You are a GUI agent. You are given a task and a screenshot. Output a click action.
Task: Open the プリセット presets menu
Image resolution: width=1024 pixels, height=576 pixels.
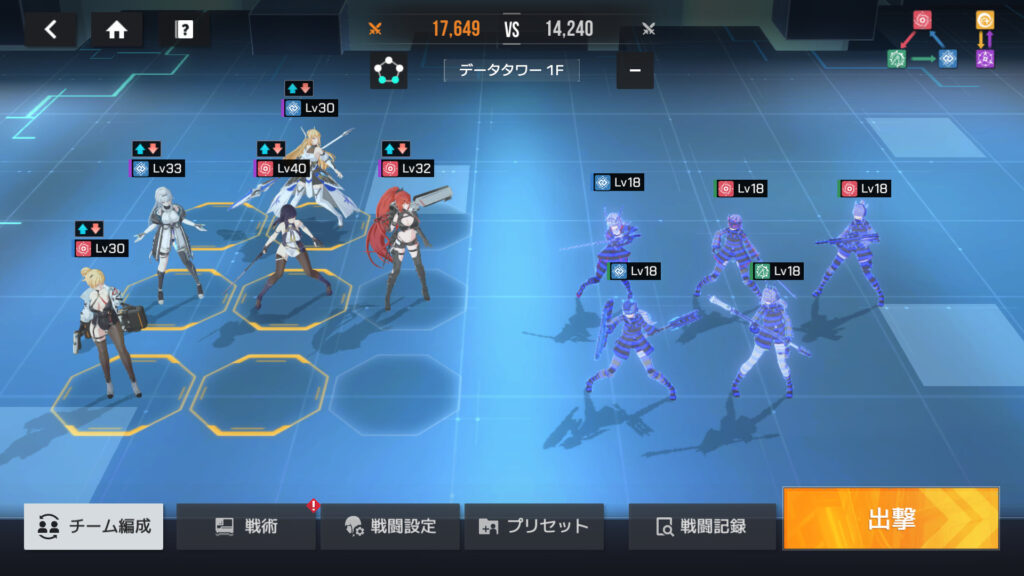[534, 526]
